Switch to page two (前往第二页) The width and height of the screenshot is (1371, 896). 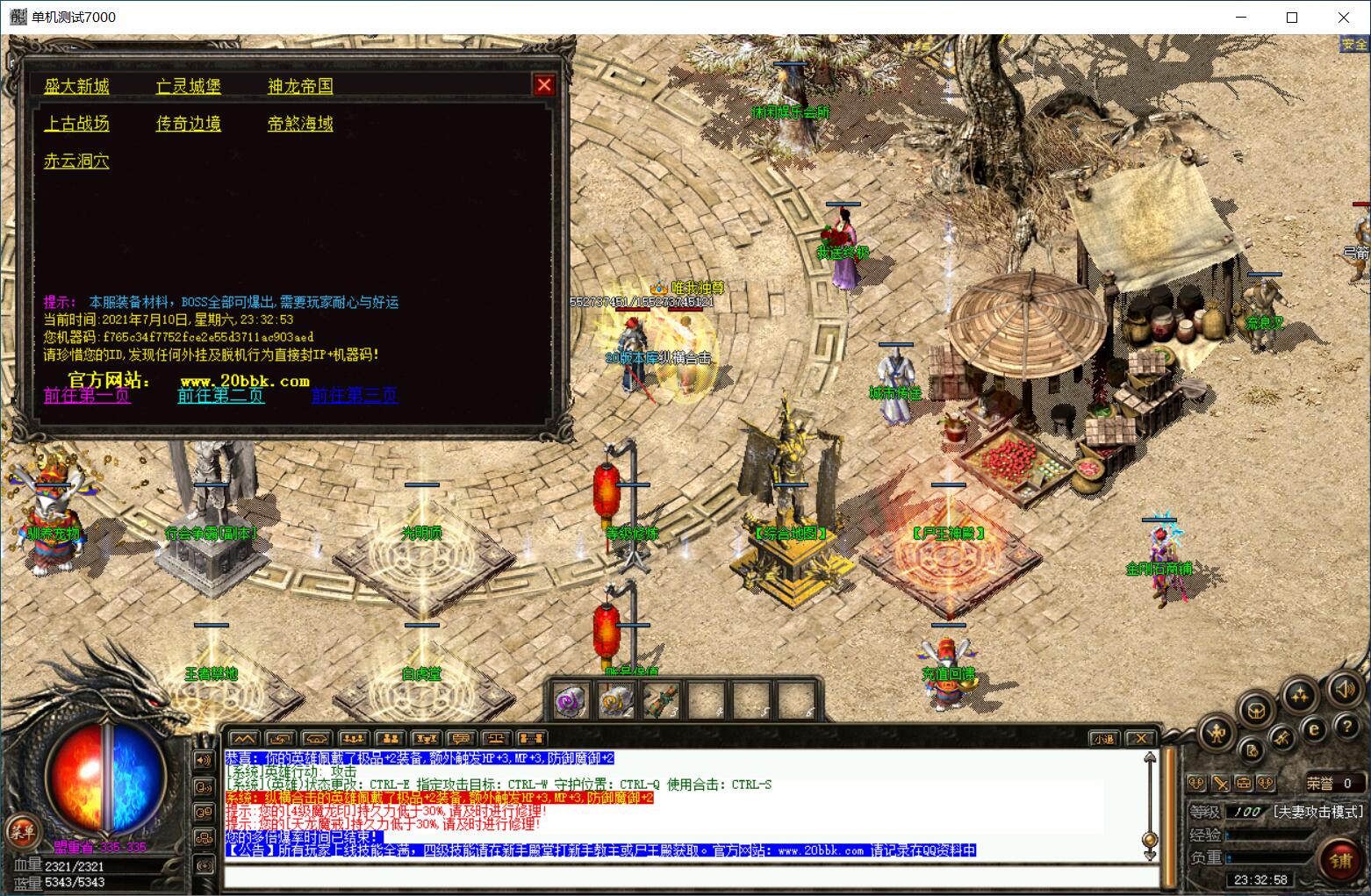click(221, 396)
